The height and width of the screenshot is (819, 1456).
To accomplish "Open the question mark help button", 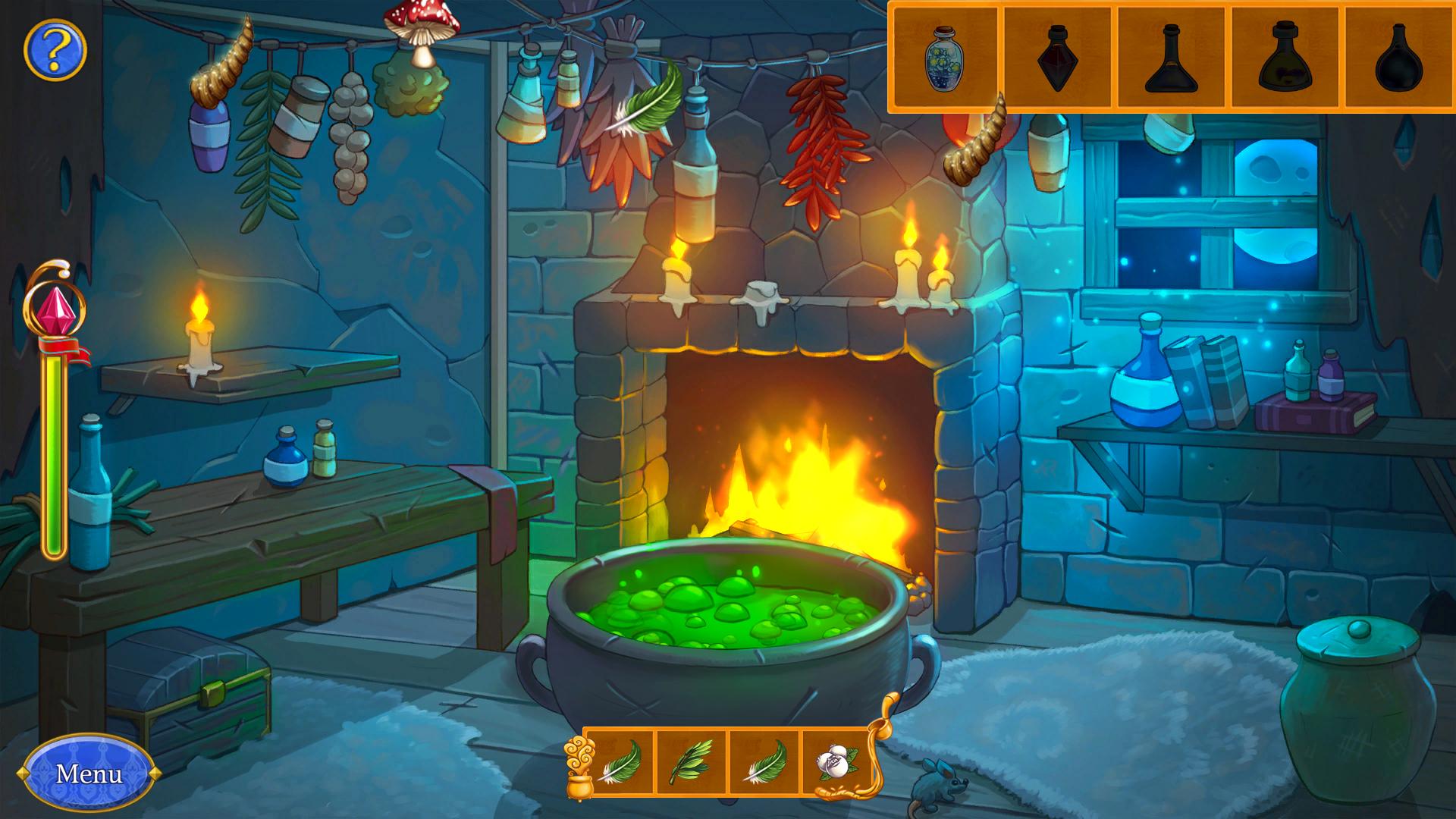I will pos(55,50).
